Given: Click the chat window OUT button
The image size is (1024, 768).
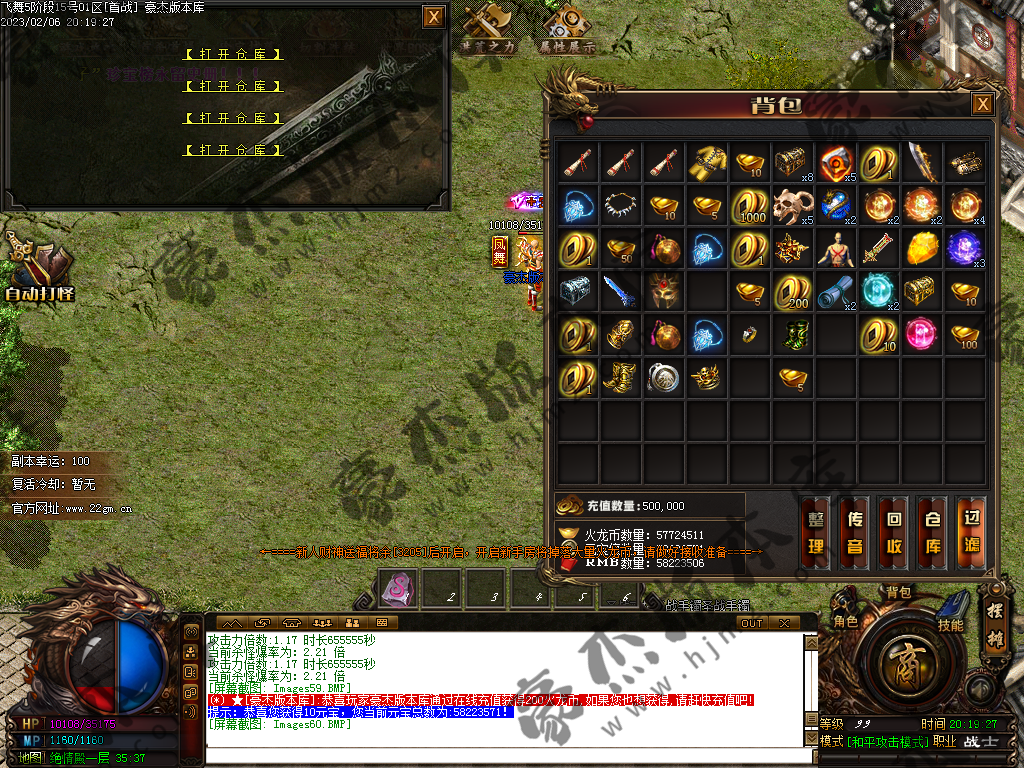Looking at the screenshot, I should [x=751, y=623].
